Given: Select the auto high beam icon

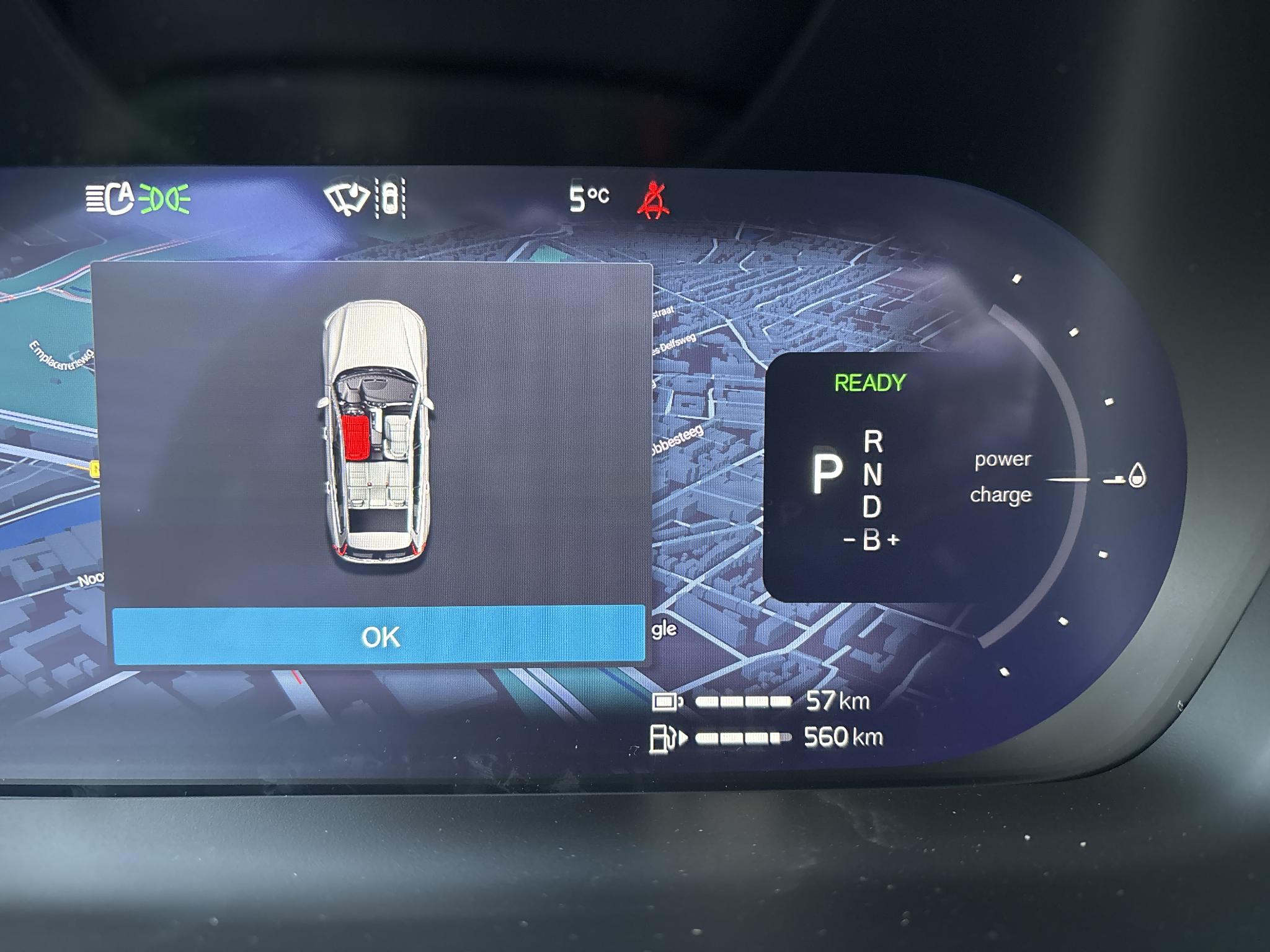Looking at the screenshot, I should click(110, 198).
